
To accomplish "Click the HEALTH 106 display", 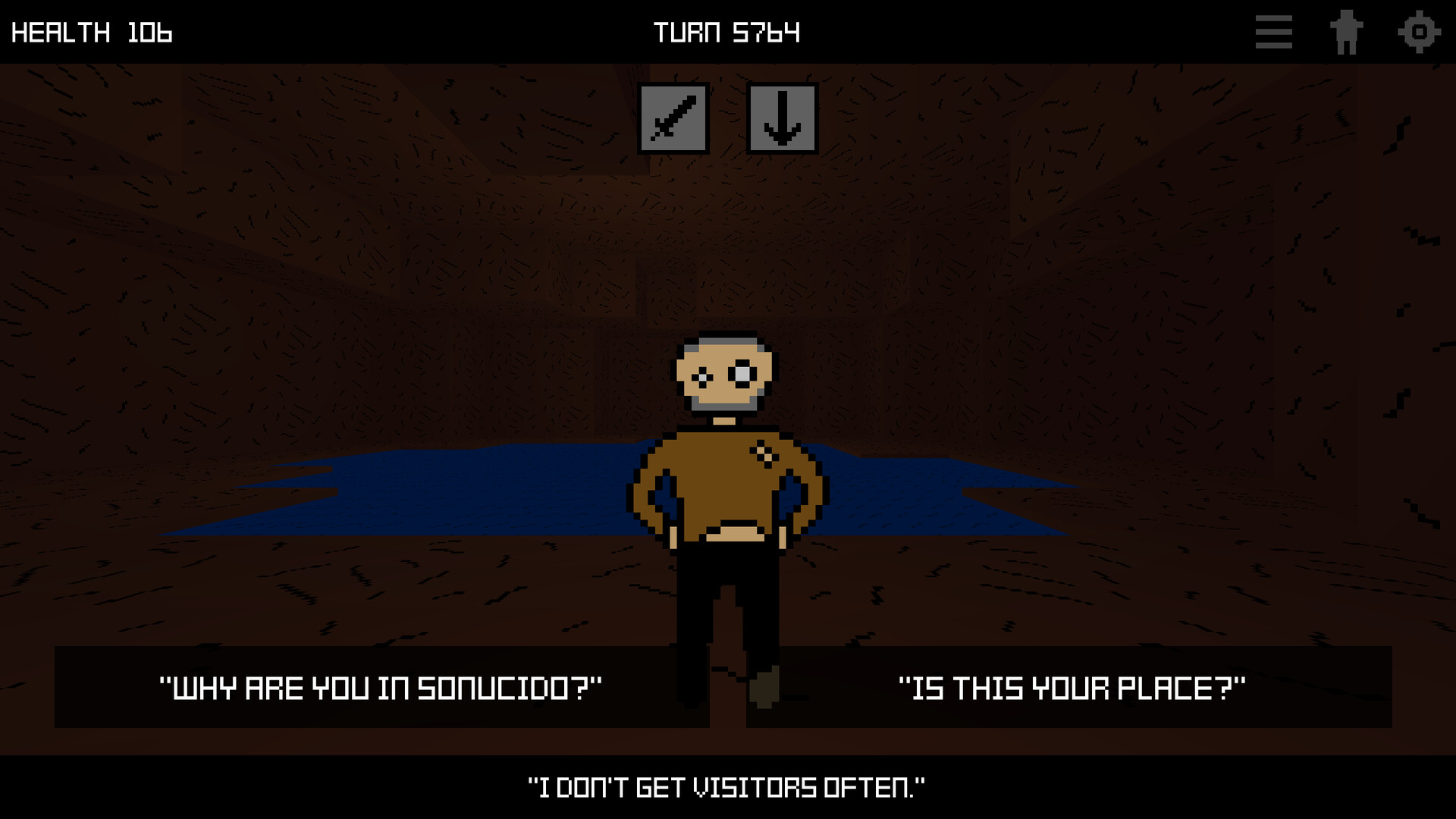I will point(91,32).
